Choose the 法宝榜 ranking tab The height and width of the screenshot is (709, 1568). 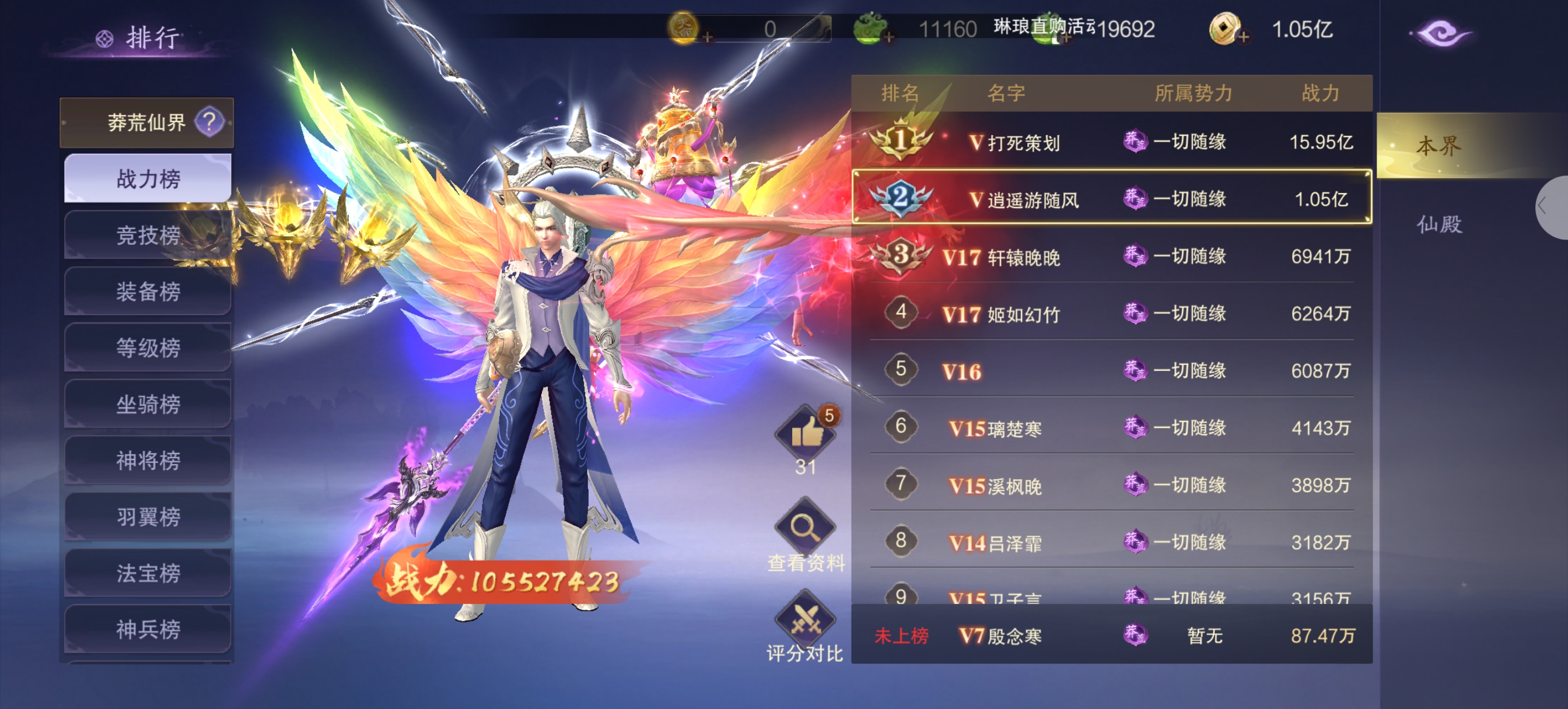click(148, 573)
